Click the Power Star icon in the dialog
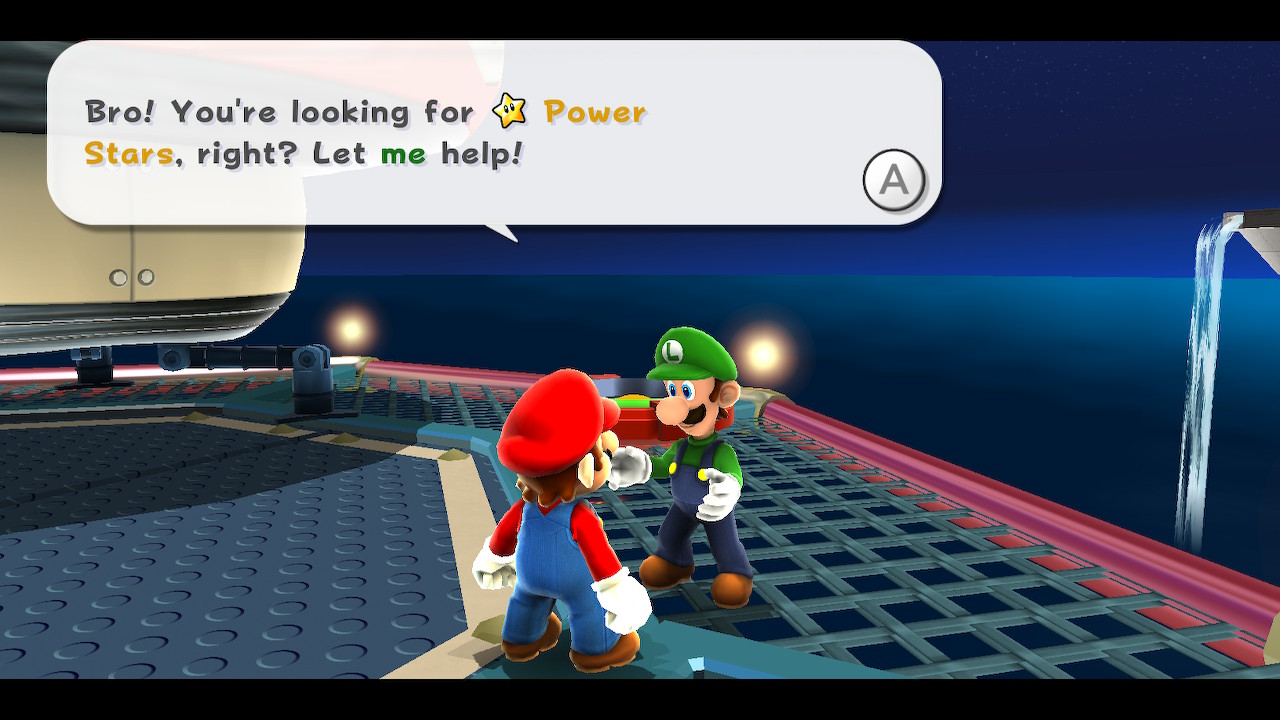Viewport: 1280px width, 720px height. click(x=511, y=112)
